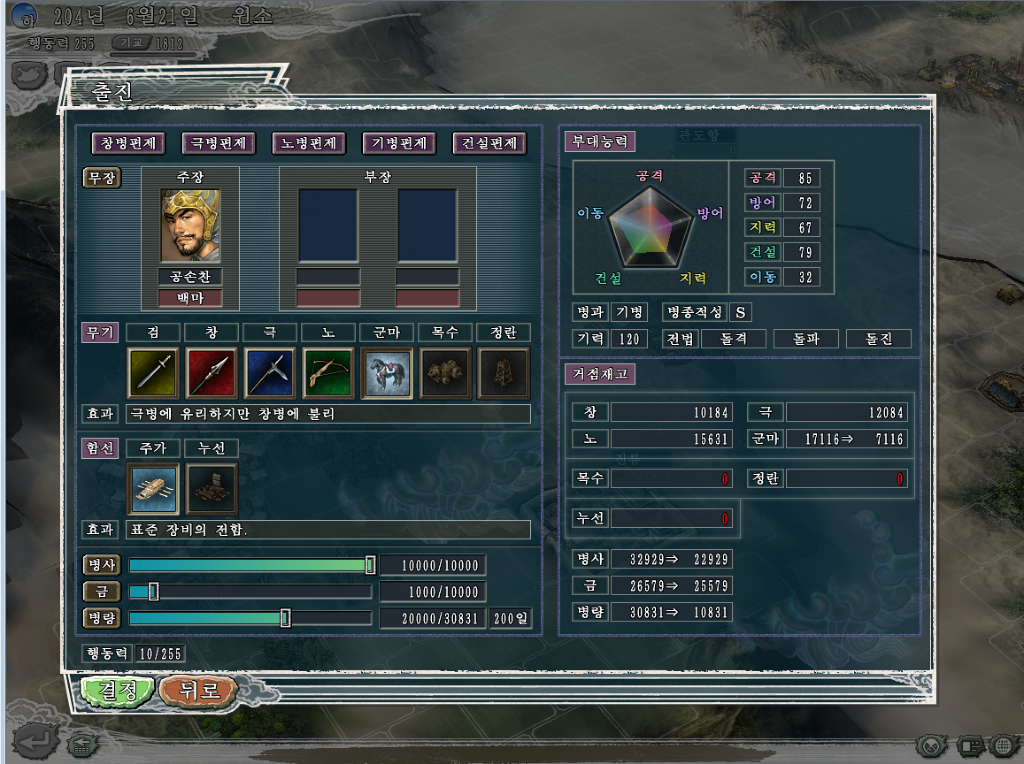The image size is (1024, 764).
Task: Adjust the 금 gold slider
Action: point(153,592)
